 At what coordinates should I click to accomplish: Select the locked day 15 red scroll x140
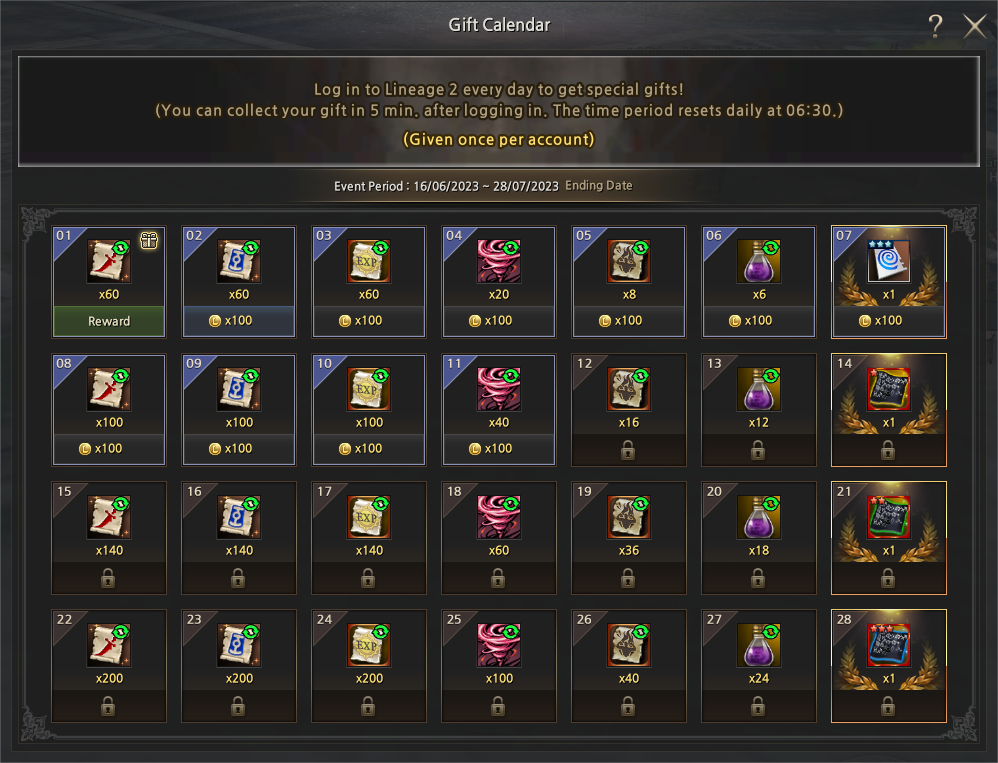109,518
